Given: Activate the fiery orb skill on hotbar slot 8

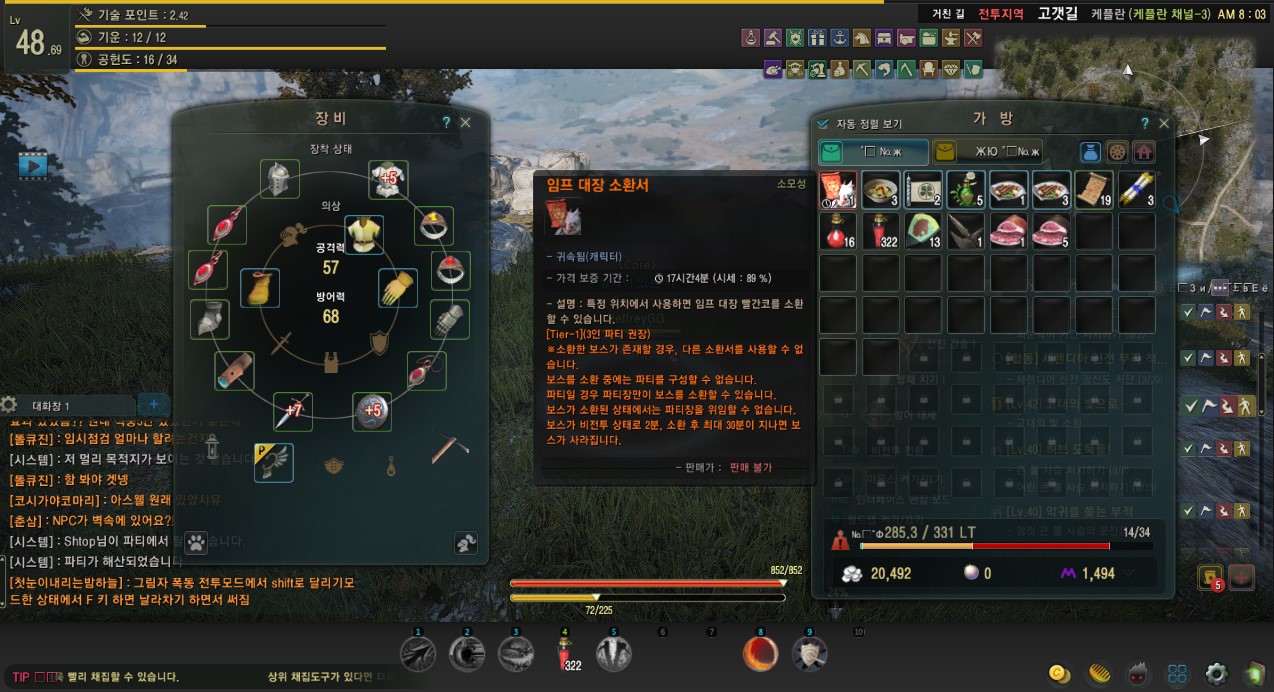Looking at the screenshot, I should [x=760, y=654].
